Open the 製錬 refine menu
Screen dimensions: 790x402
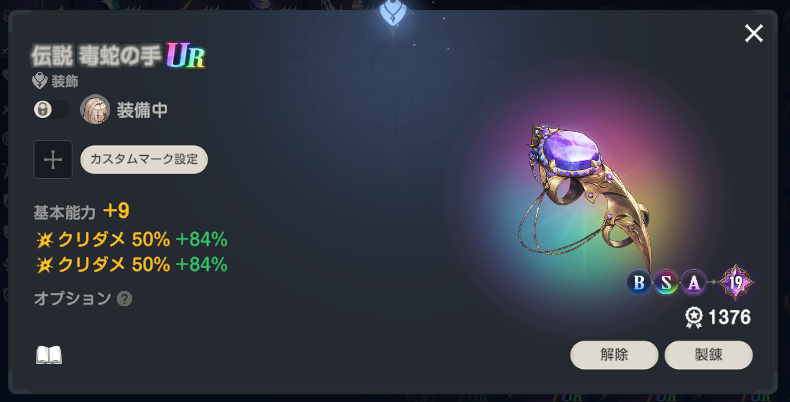(x=708, y=355)
